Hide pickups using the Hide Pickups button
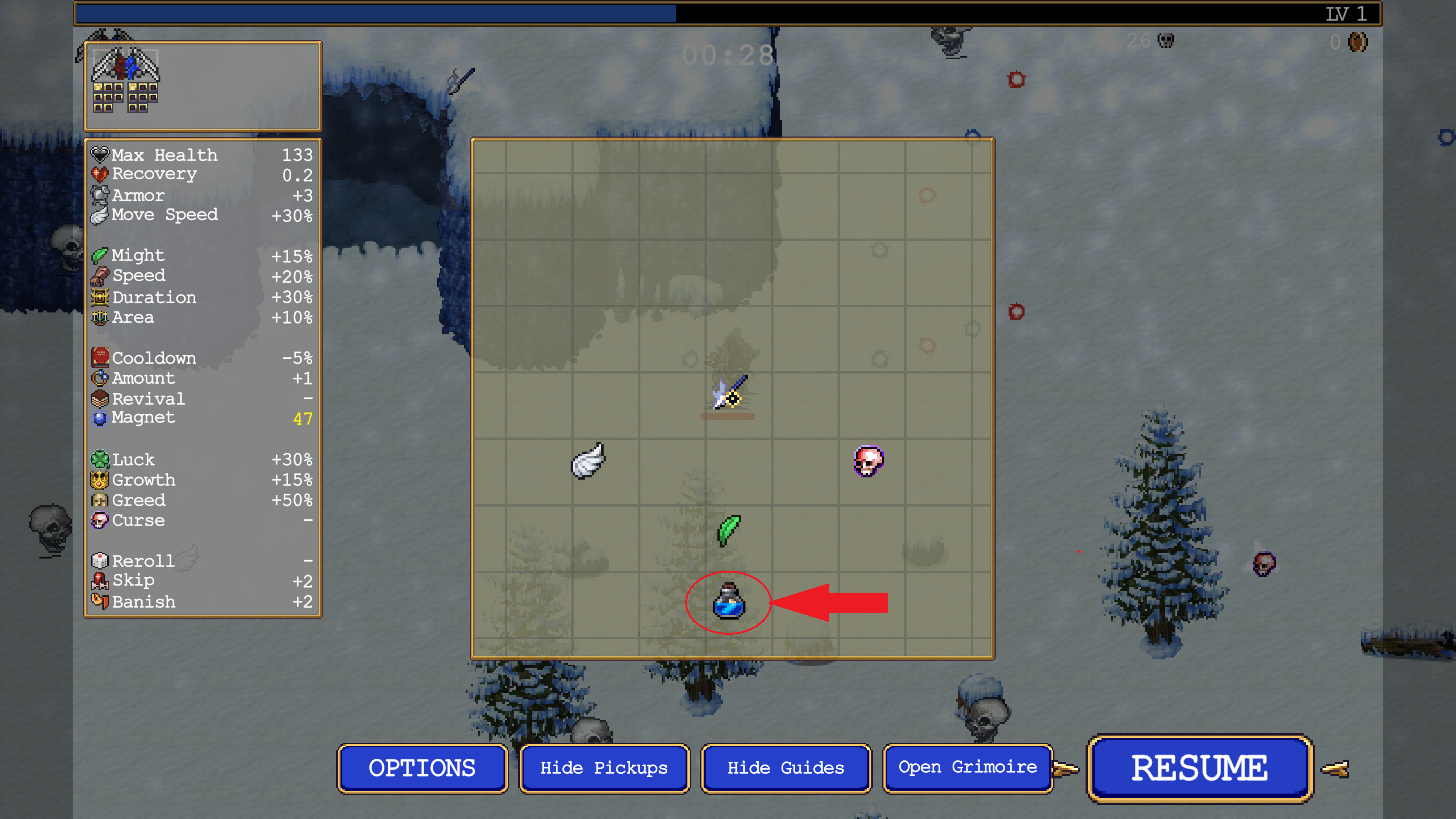Screen dimensions: 1456x819 coord(604,767)
